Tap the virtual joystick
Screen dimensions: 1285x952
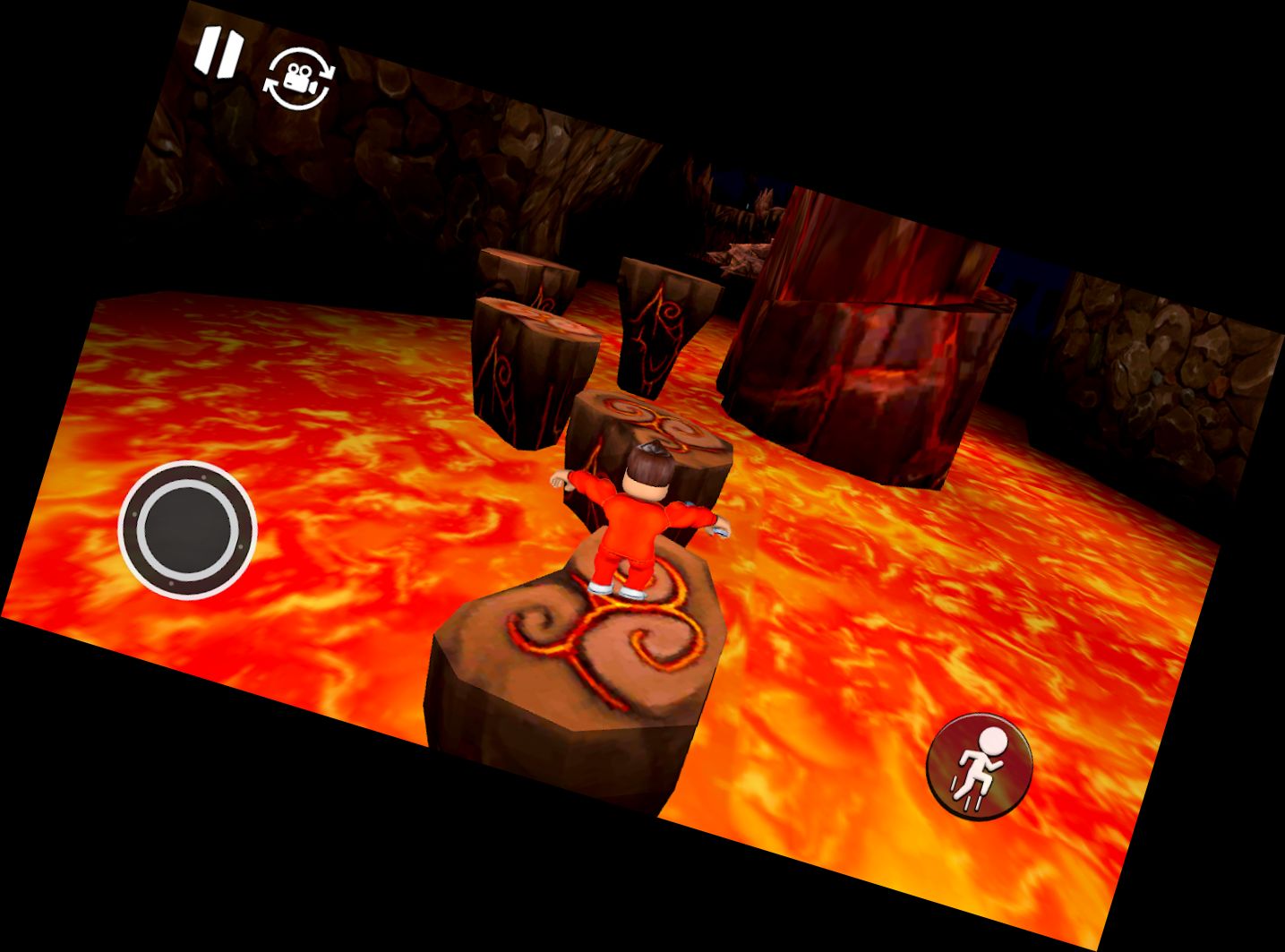point(188,528)
